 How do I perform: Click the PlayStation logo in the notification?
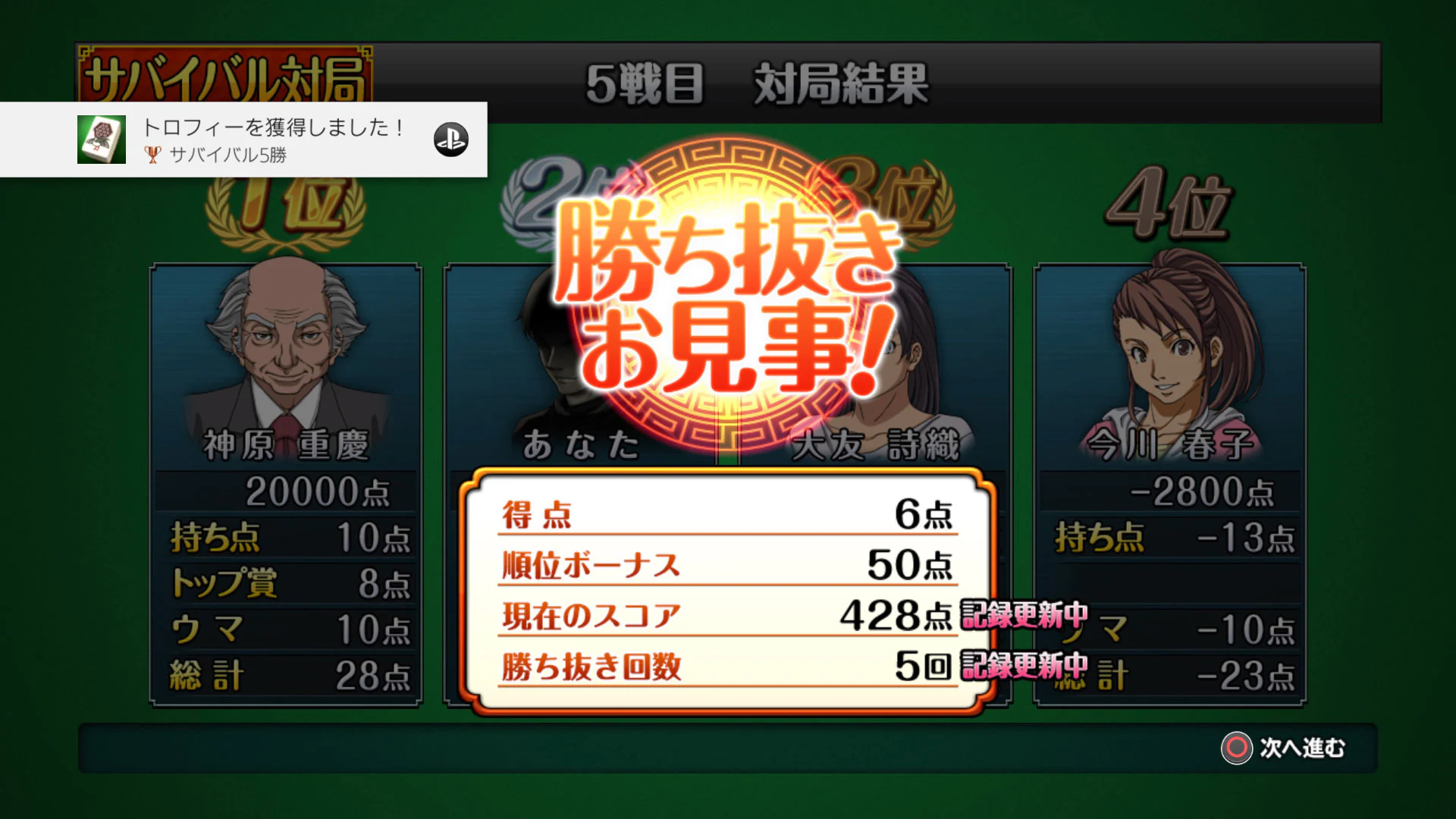[x=450, y=140]
